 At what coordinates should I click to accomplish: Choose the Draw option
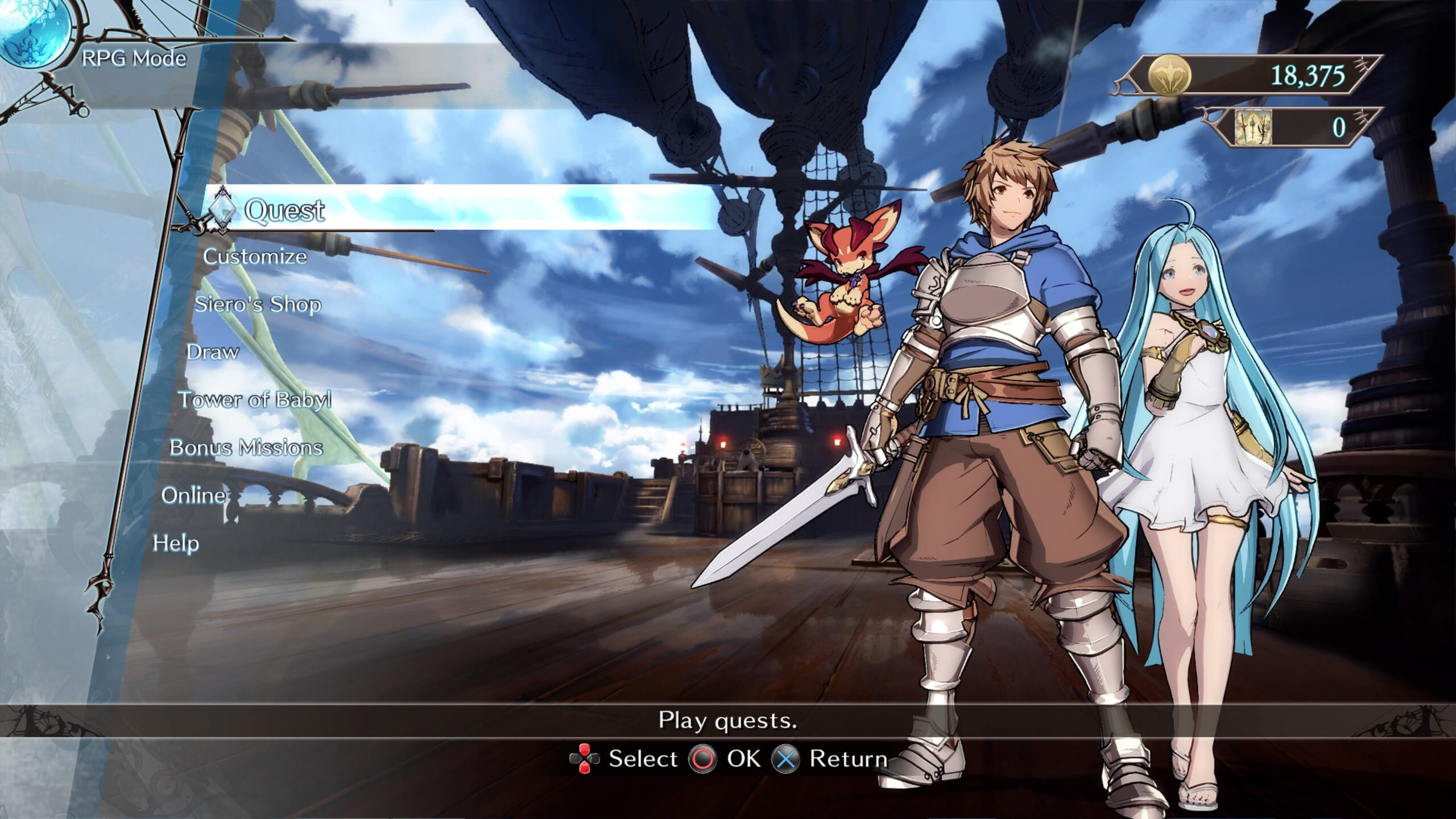(212, 352)
